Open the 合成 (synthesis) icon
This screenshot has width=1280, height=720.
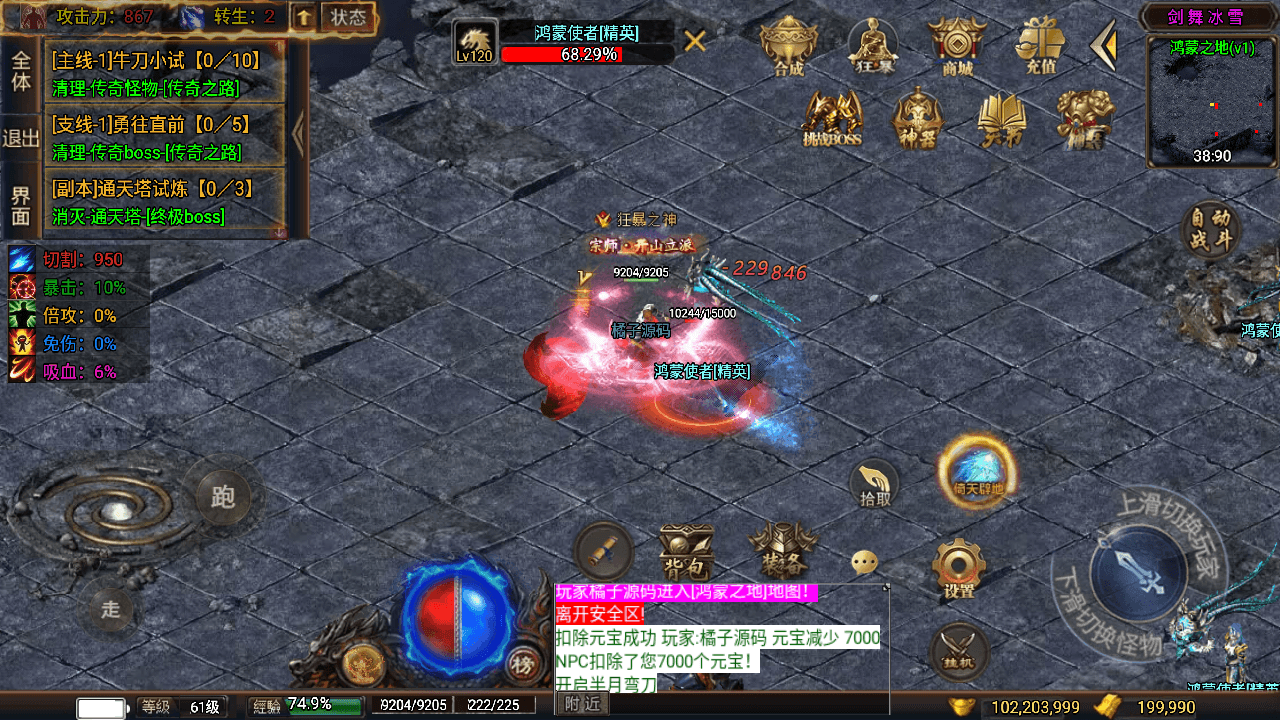[788, 44]
